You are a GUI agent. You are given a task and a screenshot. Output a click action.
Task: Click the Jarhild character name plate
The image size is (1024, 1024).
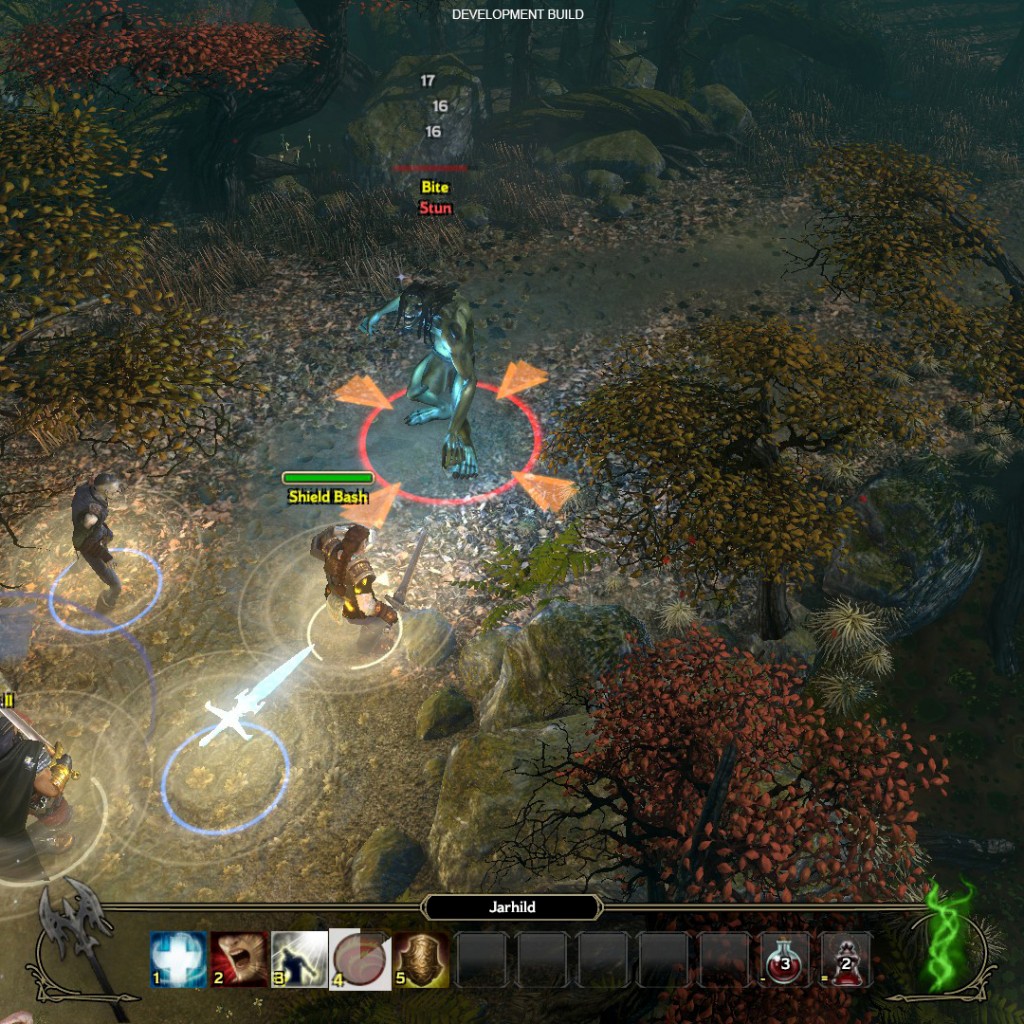(x=512, y=907)
